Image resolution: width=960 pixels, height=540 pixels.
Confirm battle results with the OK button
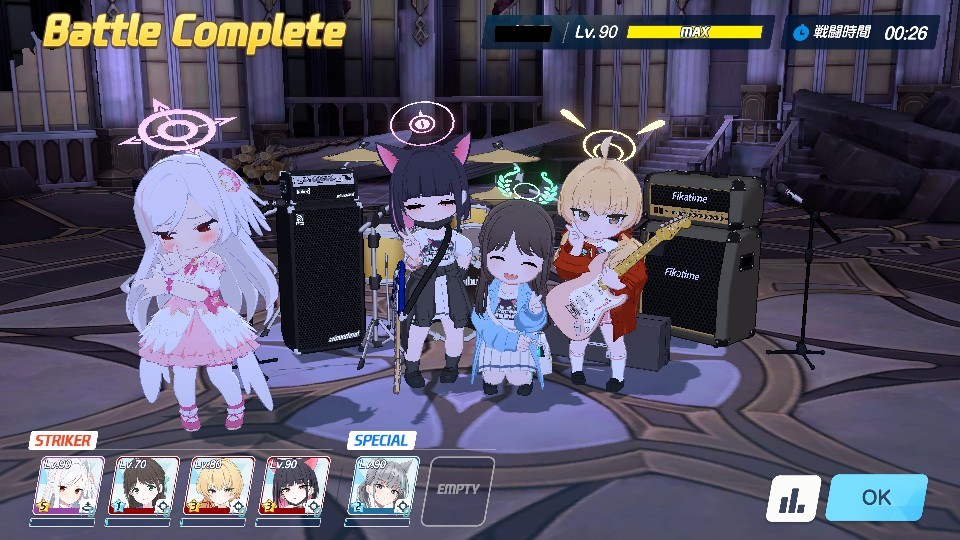pos(876,497)
